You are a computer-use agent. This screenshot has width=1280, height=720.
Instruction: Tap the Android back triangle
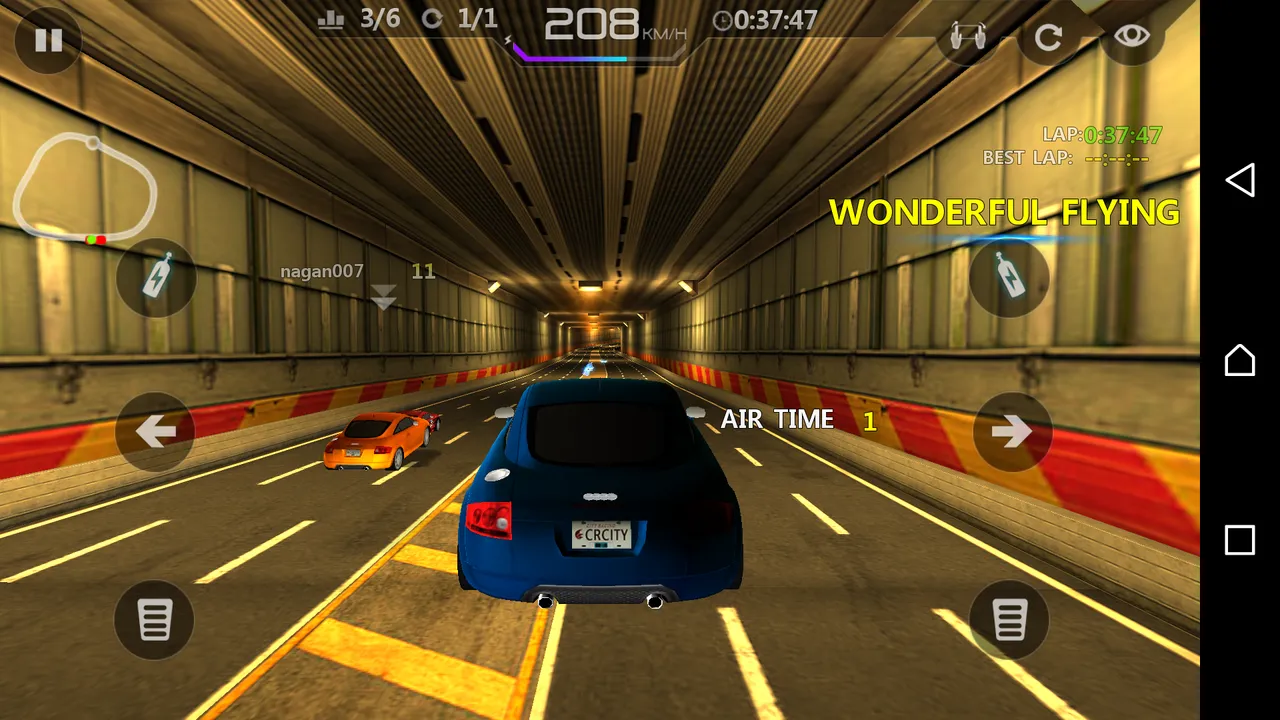(1240, 180)
